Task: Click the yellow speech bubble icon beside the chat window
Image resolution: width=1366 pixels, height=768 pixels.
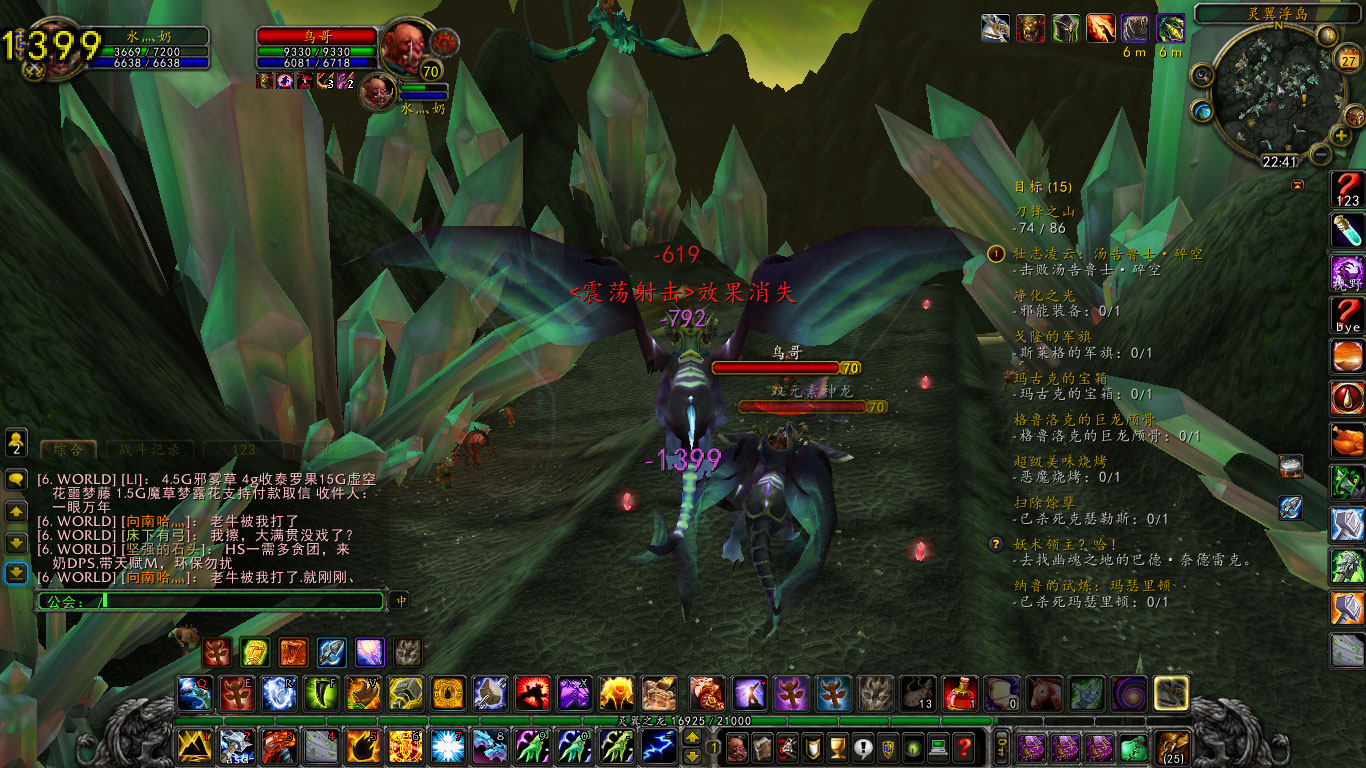Action: (16, 479)
